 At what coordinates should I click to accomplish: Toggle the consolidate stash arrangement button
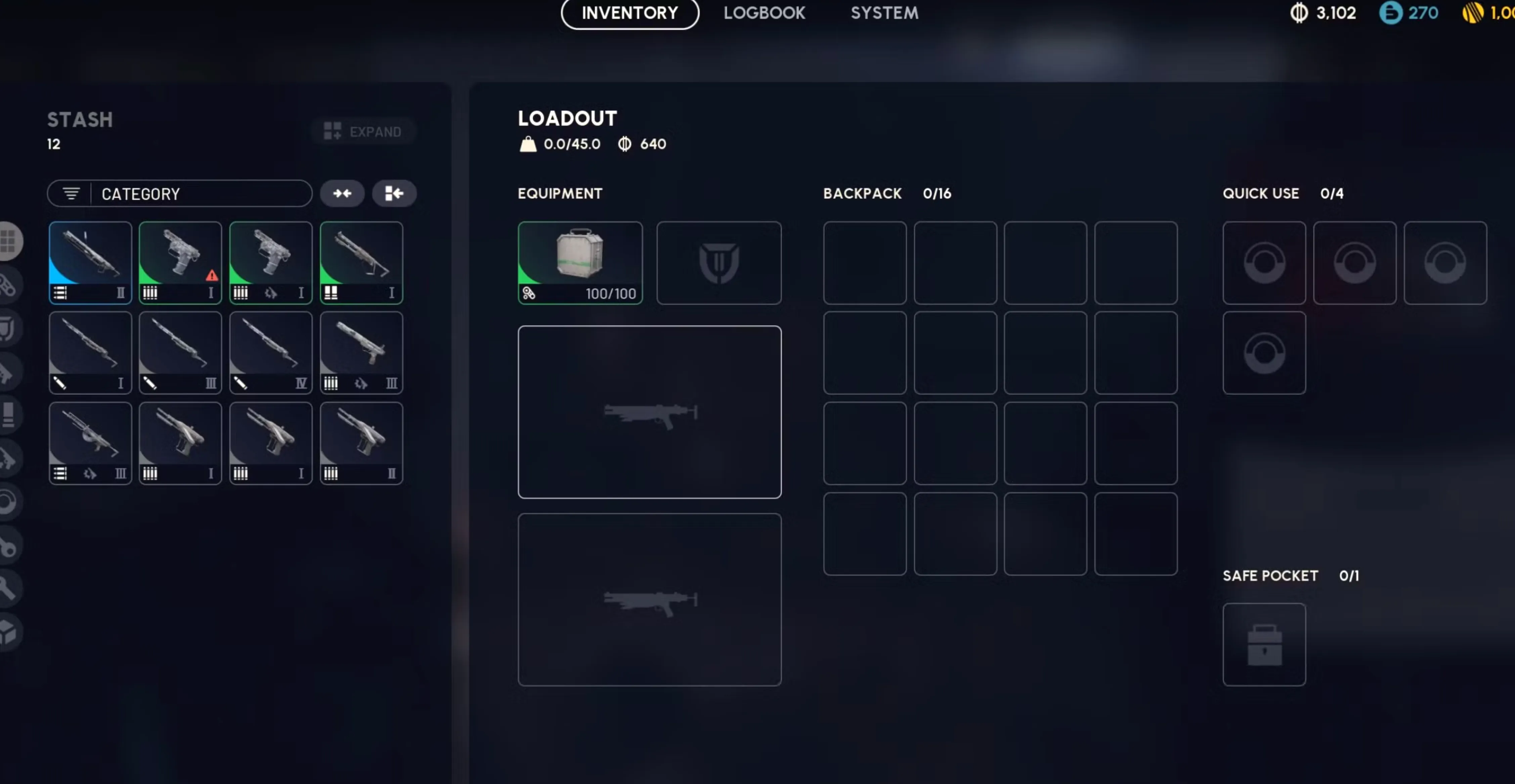pyautogui.click(x=394, y=193)
